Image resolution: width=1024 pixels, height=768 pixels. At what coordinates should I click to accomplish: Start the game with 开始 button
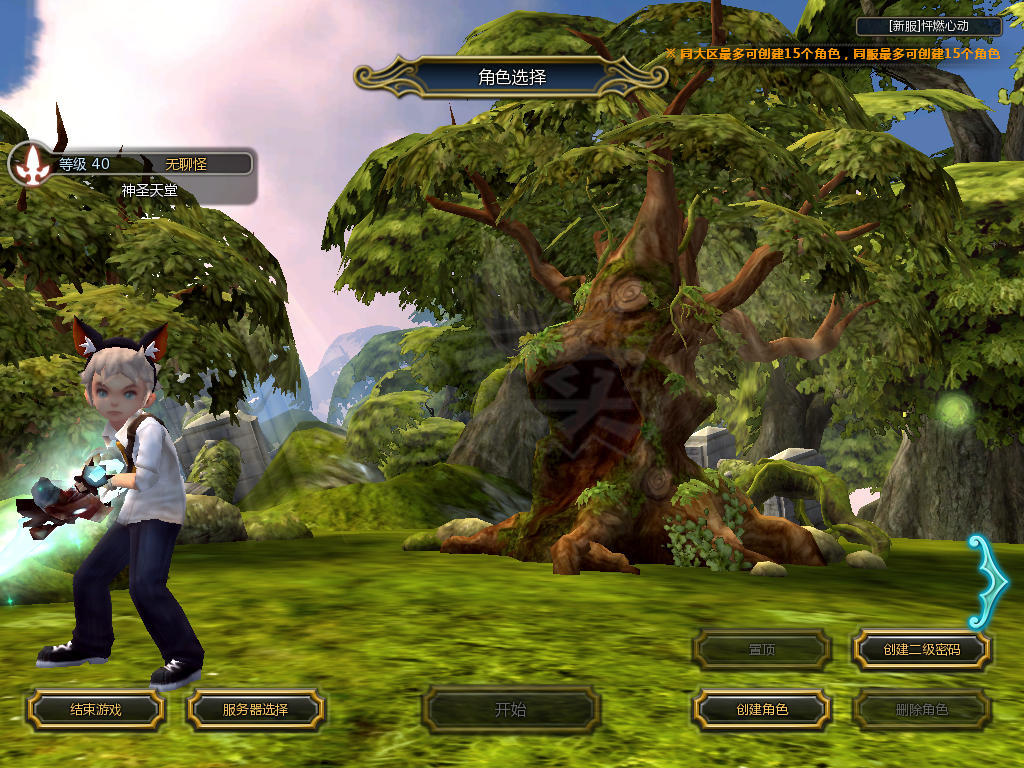[x=510, y=710]
